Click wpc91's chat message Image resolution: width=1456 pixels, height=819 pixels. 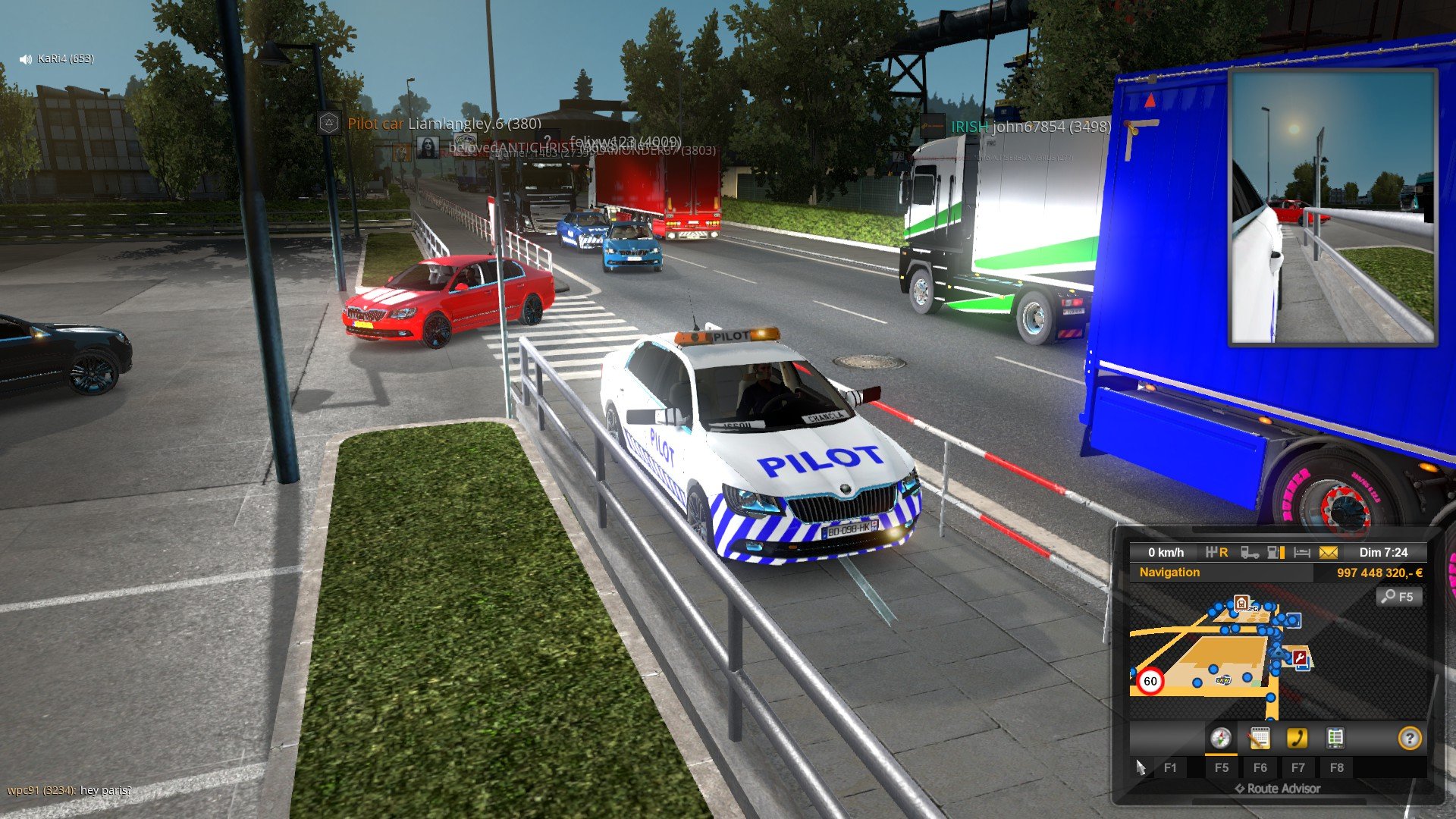(69, 790)
